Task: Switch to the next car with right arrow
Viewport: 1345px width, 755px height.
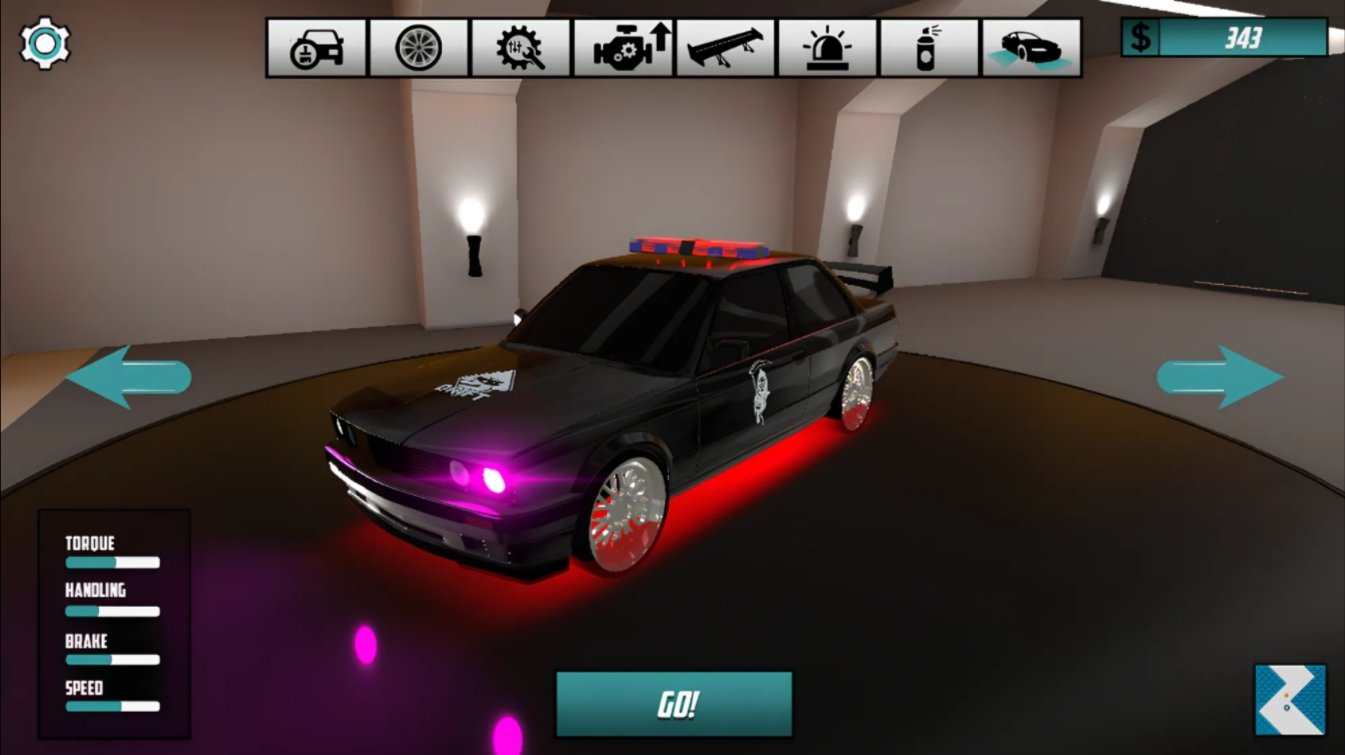Action: click(x=1220, y=377)
